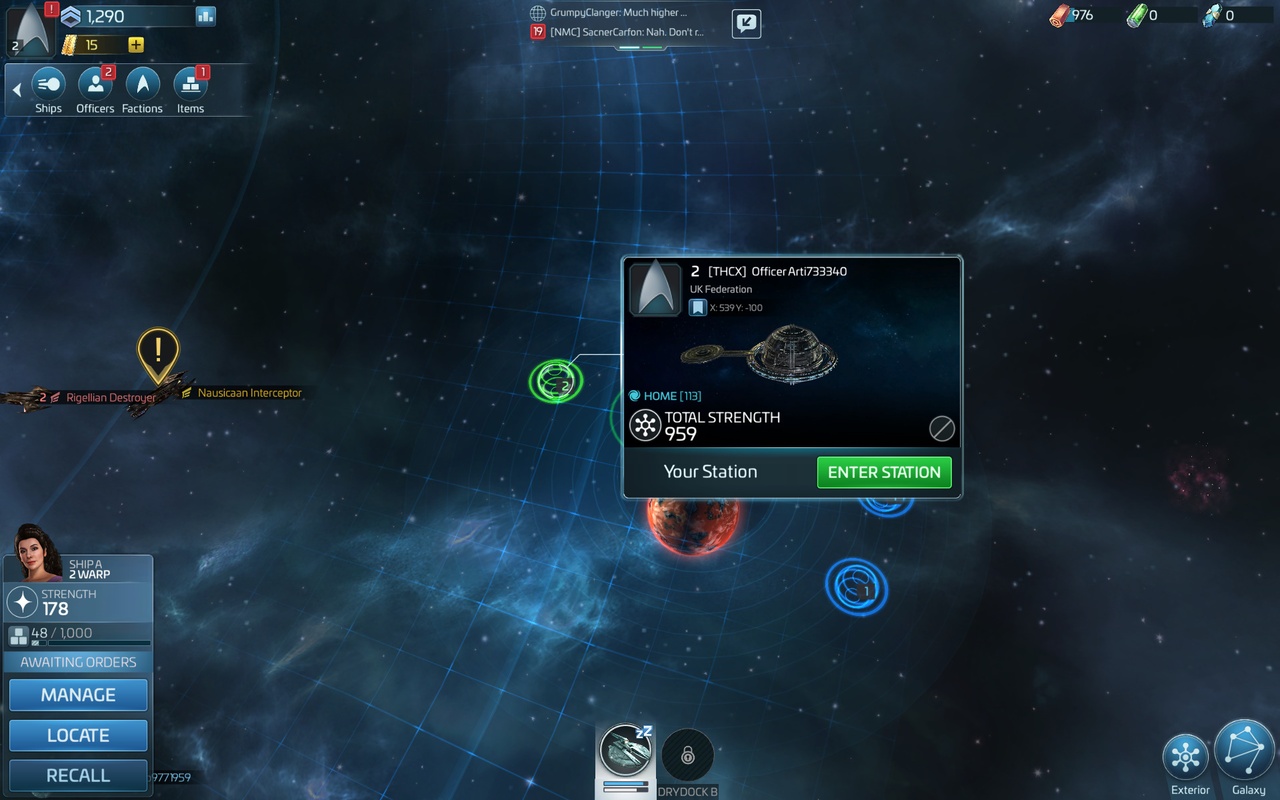This screenshot has width=1280, height=800.
Task: Open the chat window button
Action: click(746, 23)
